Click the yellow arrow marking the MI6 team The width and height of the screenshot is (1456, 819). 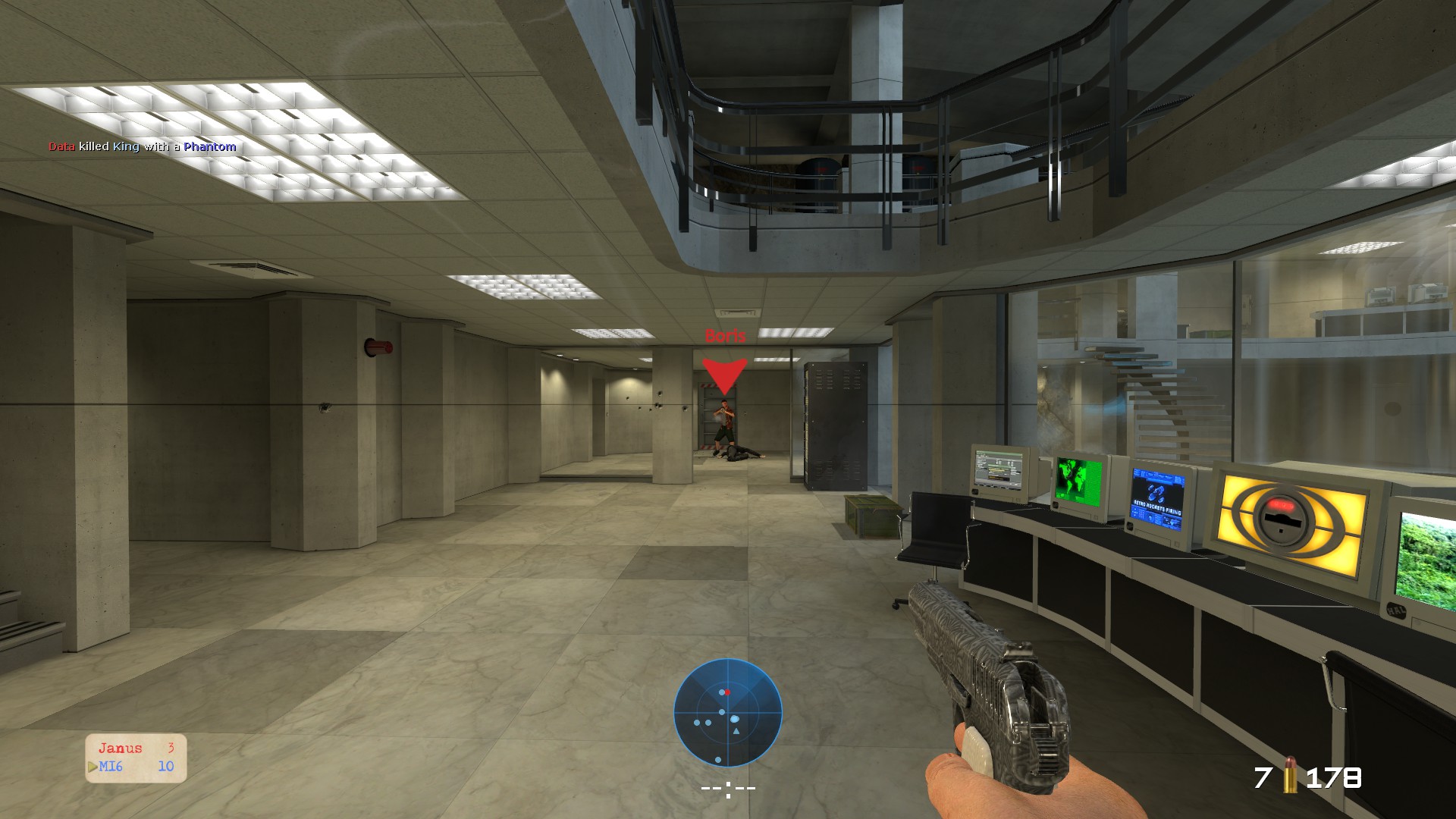click(92, 766)
